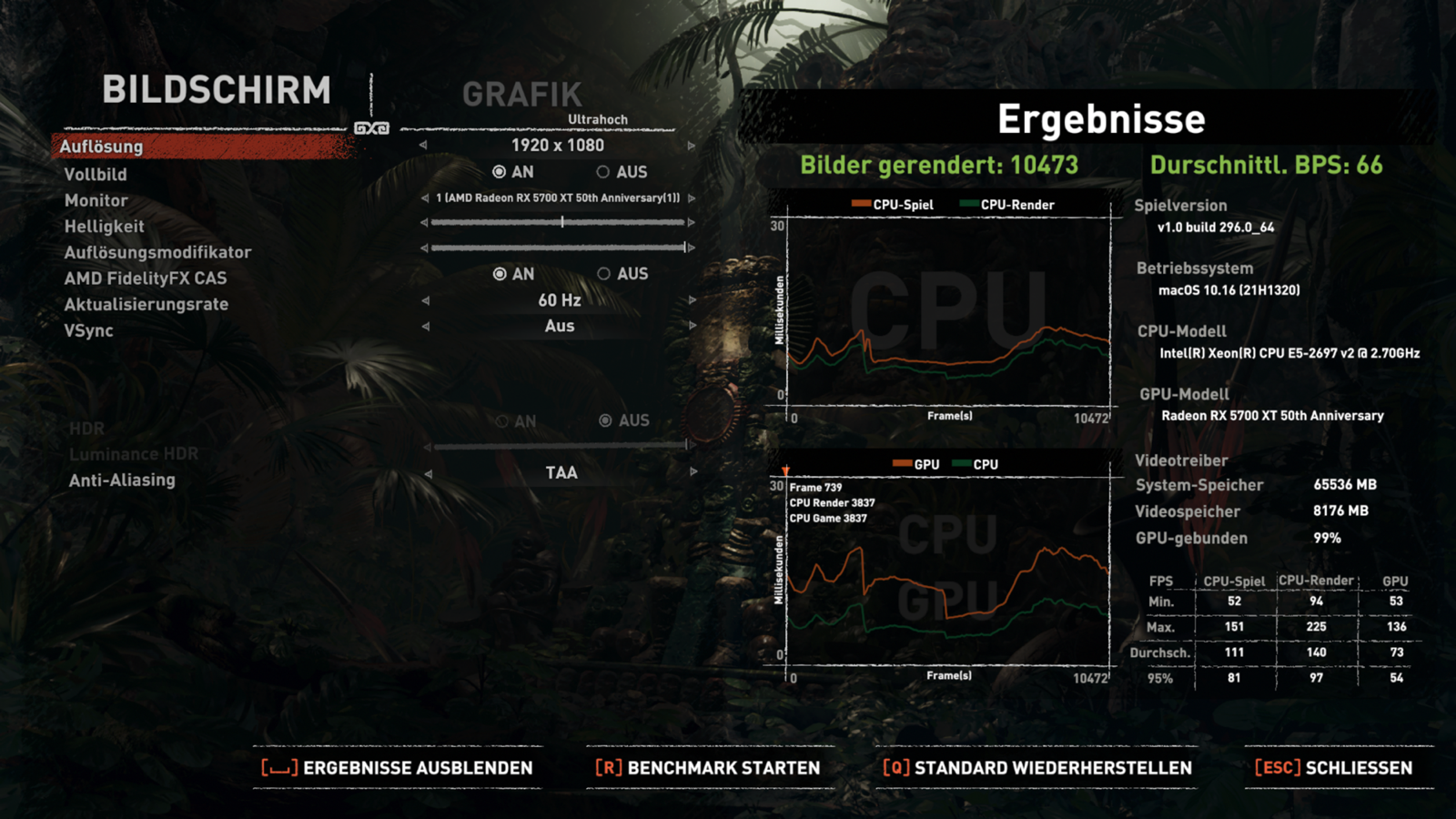The image size is (1456, 819).
Task: Click the left arrow beside 1920 x 1080
Action: click(x=421, y=144)
